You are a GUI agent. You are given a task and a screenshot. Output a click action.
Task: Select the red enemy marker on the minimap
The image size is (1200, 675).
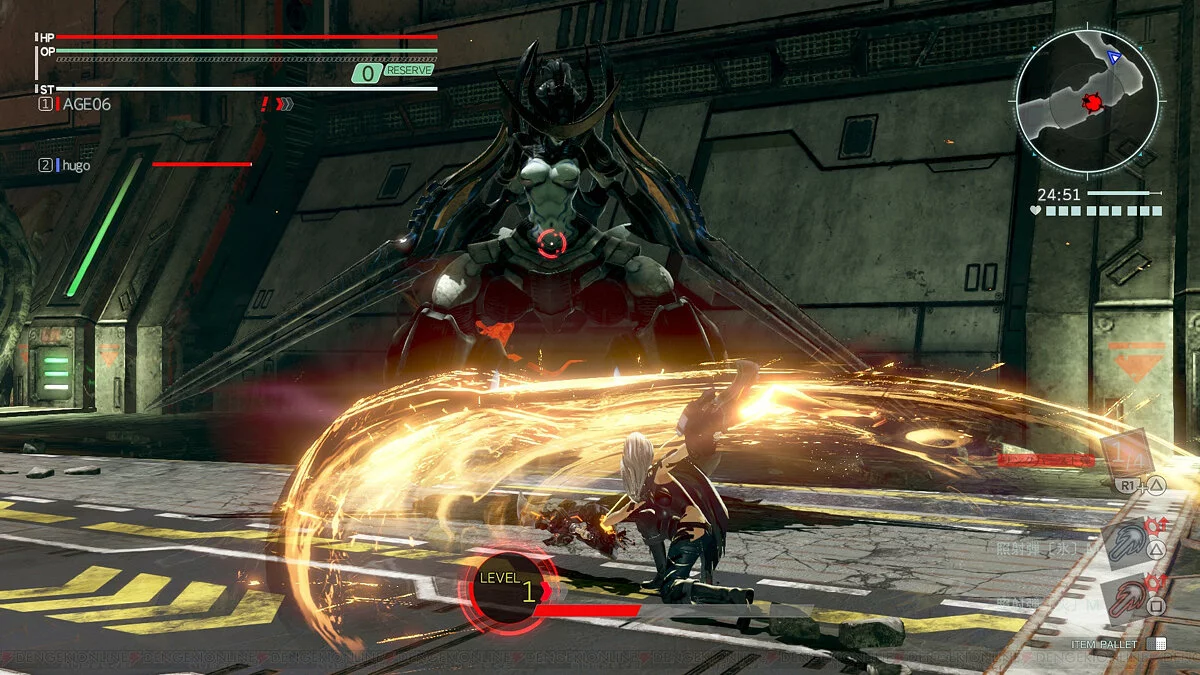(1090, 102)
